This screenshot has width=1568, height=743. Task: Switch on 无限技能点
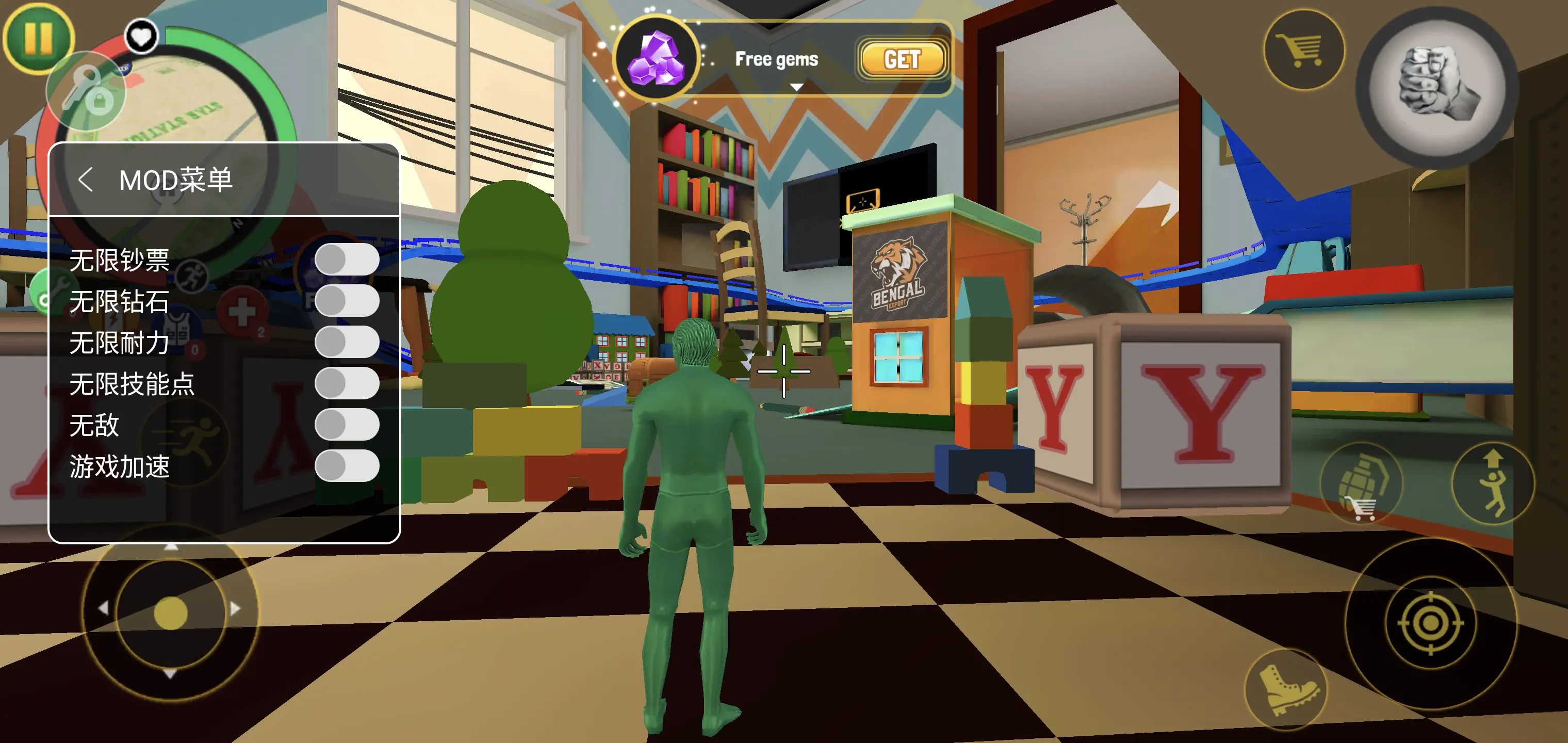[346, 384]
